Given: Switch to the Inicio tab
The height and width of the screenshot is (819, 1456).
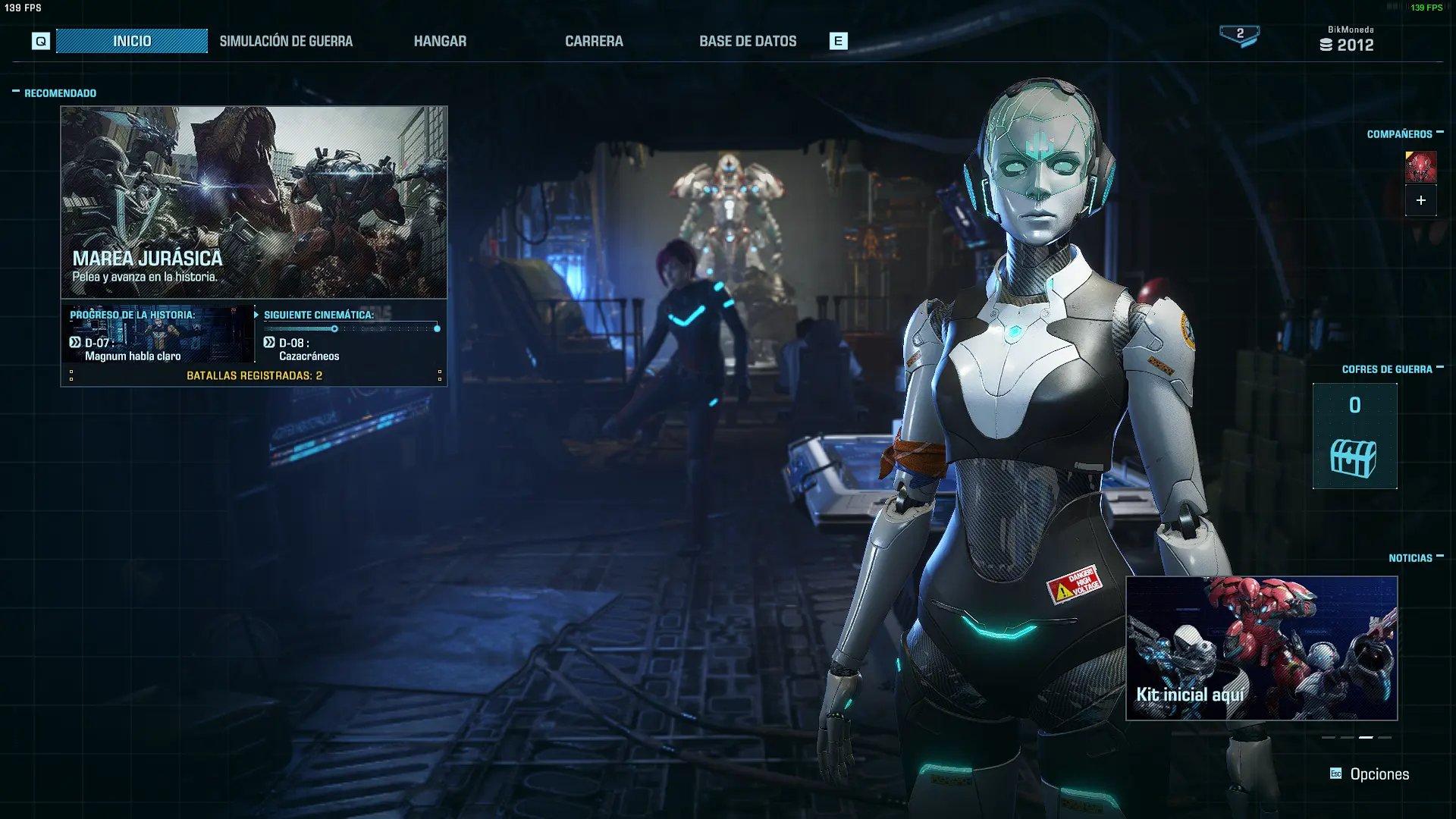Looking at the screenshot, I should point(132,41).
